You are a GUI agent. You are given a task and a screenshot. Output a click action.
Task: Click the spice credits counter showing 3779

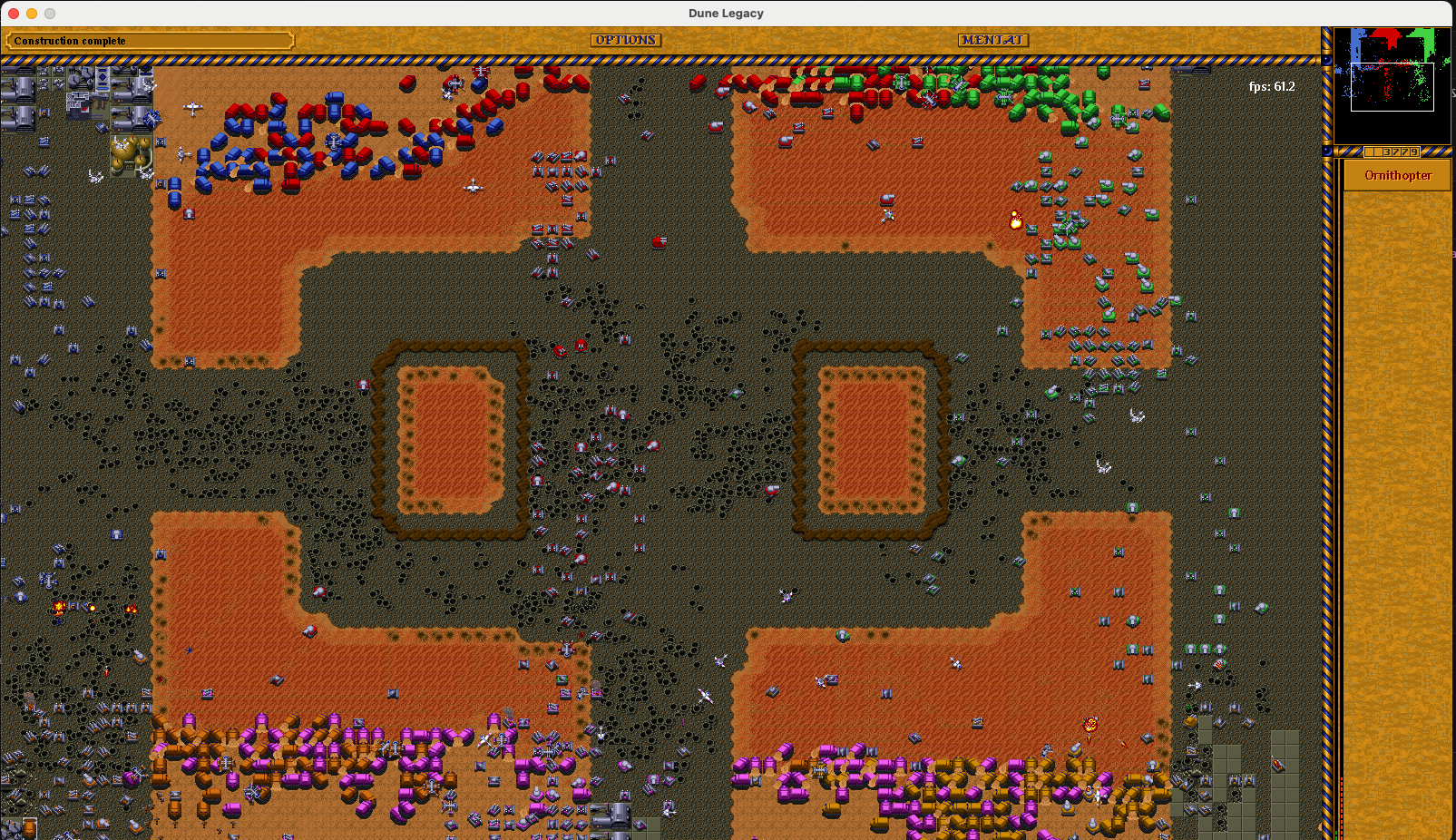pos(1393,151)
